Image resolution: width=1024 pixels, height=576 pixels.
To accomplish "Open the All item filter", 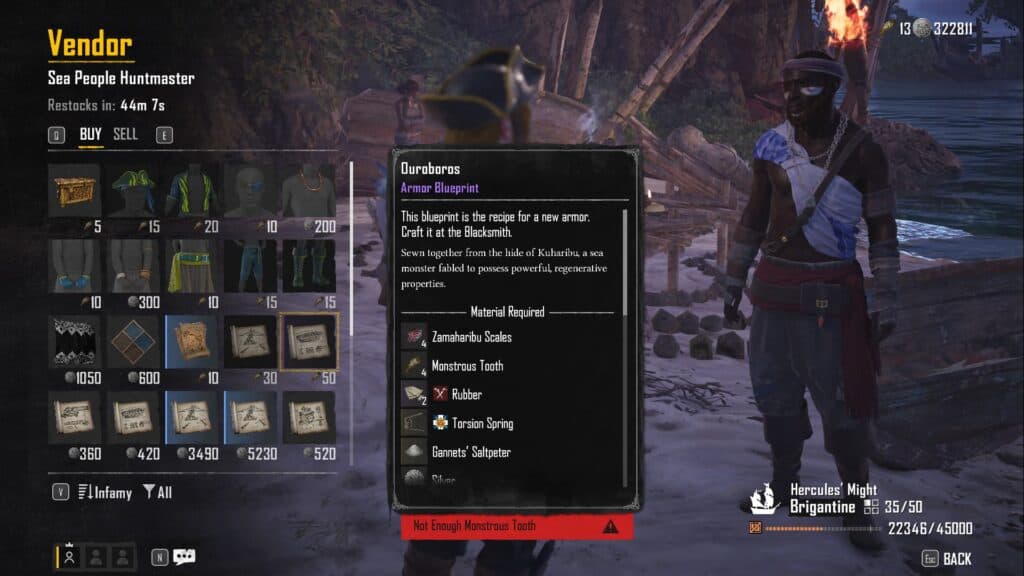I will coord(158,492).
